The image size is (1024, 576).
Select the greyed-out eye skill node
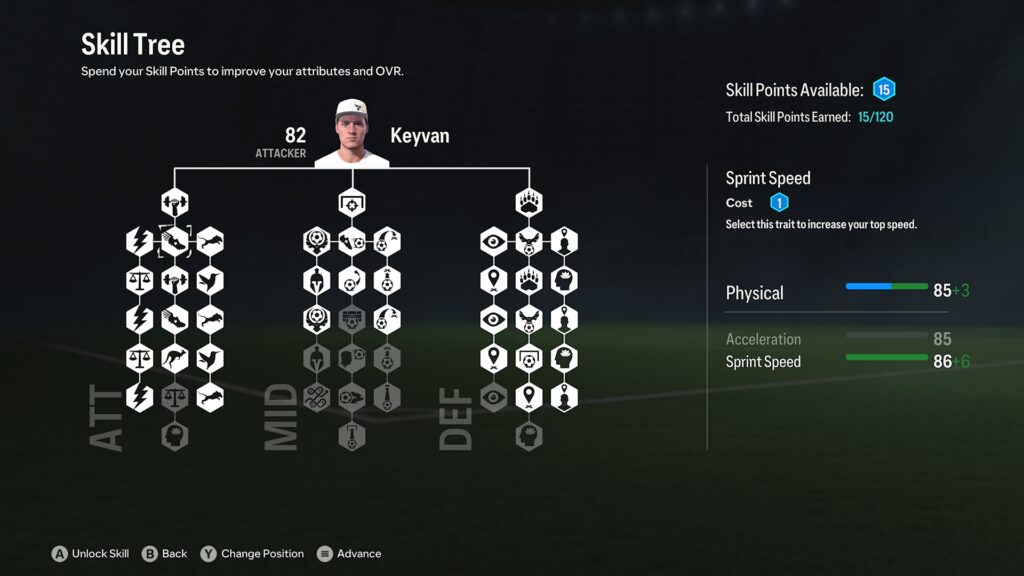[494, 396]
